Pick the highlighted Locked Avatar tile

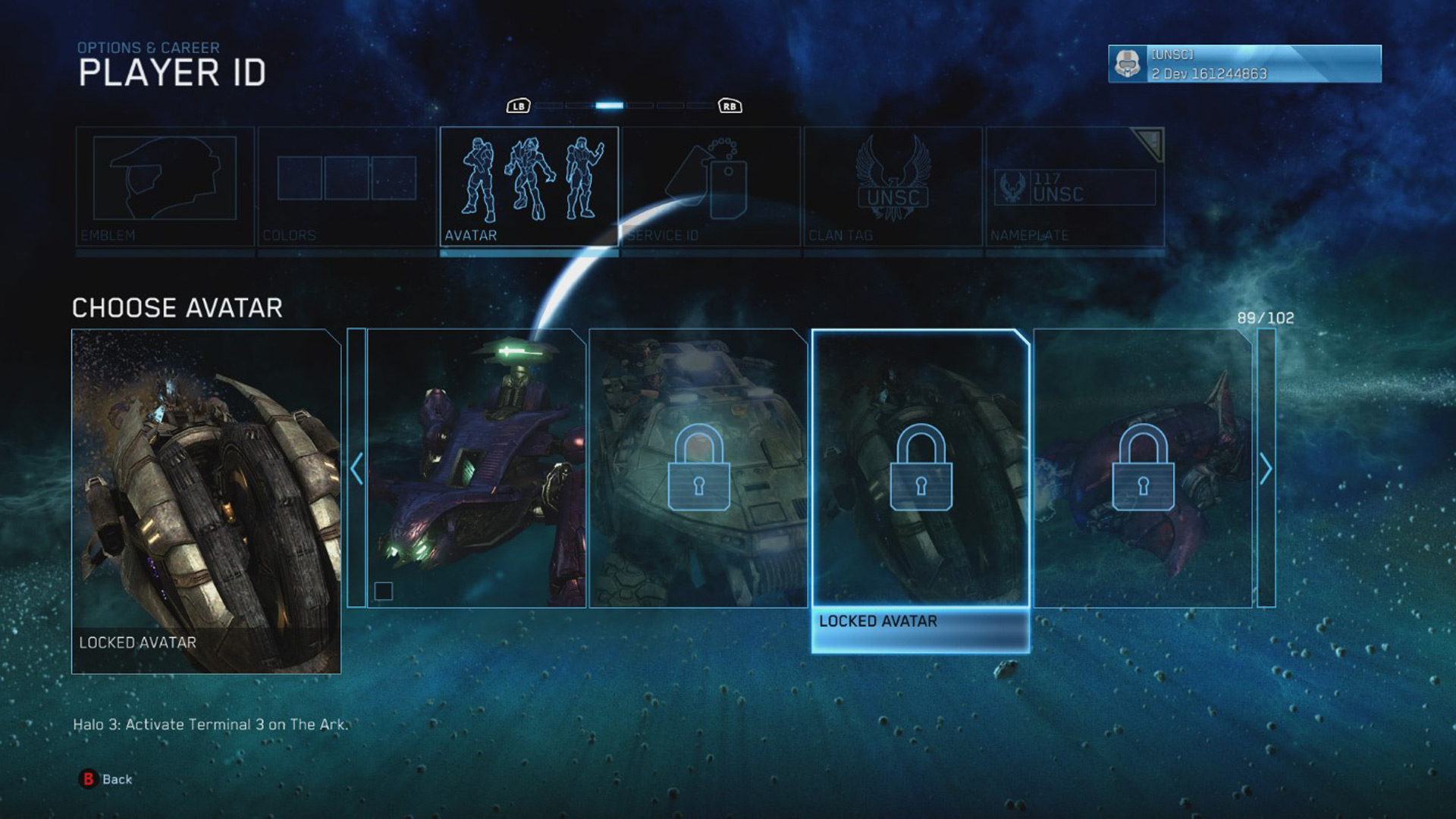(921, 468)
